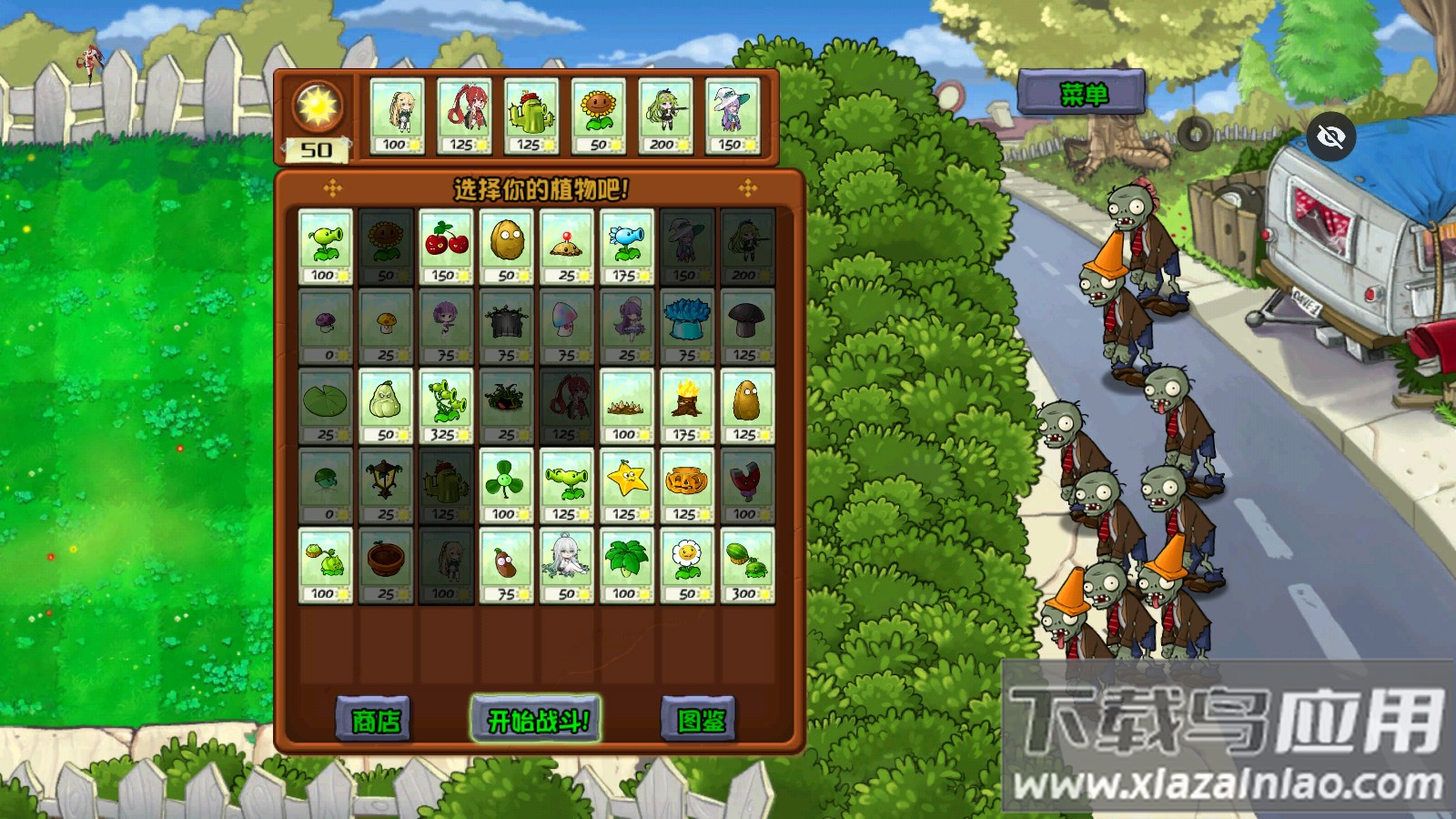Start the battle with 开始战斗 button

tap(535, 720)
